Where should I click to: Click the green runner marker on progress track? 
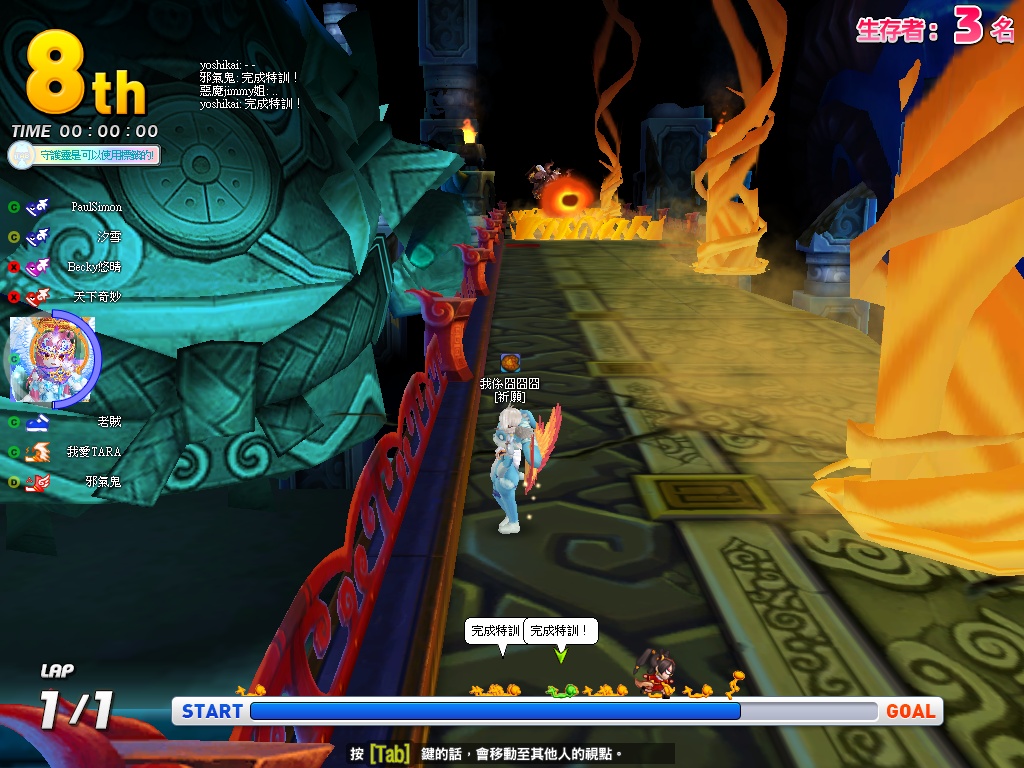click(562, 690)
